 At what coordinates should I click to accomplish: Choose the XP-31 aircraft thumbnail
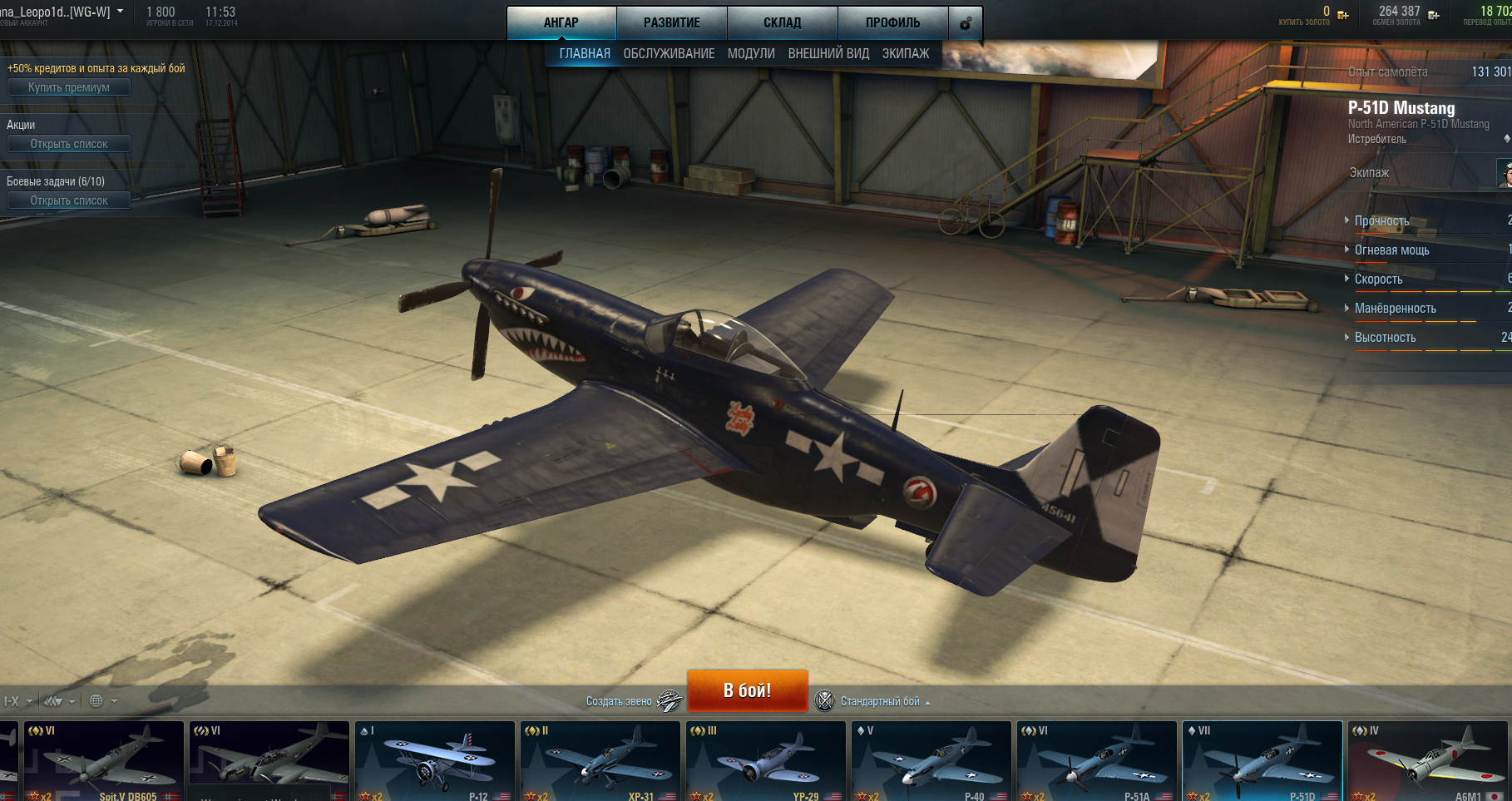(600, 761)
